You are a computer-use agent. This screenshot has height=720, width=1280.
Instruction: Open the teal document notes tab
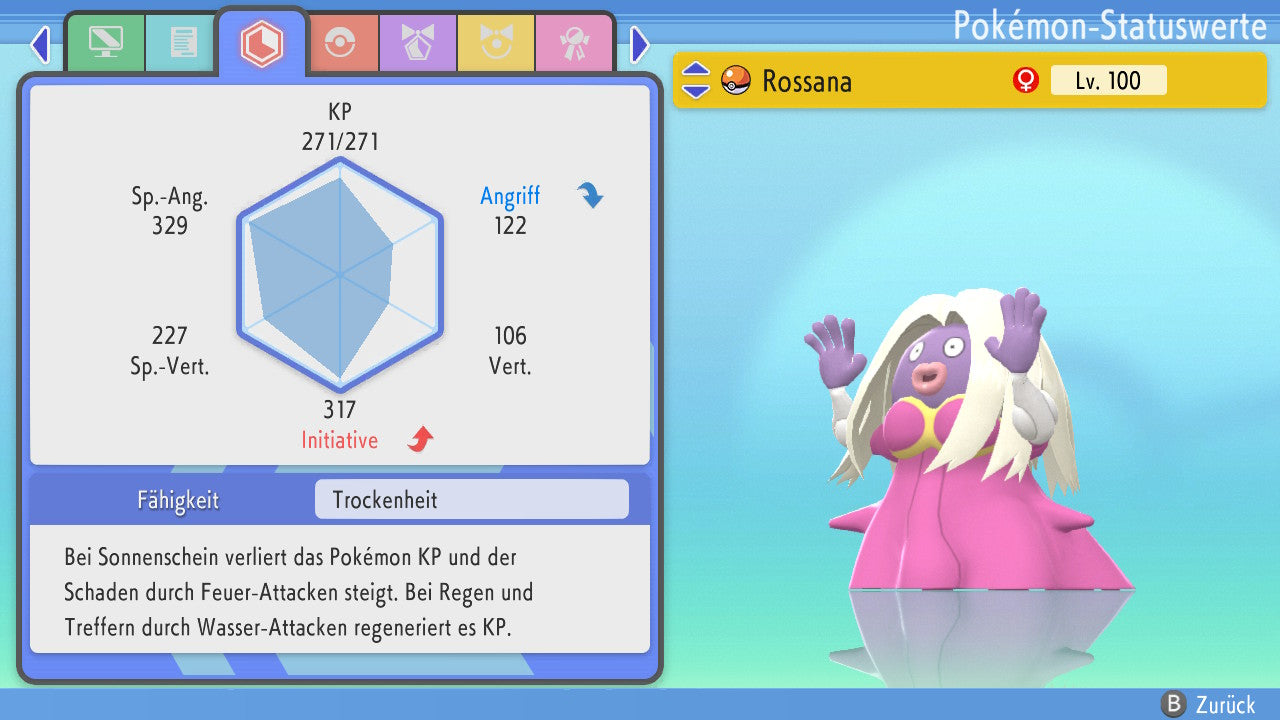pyautogui.click(x=183, y=42)
